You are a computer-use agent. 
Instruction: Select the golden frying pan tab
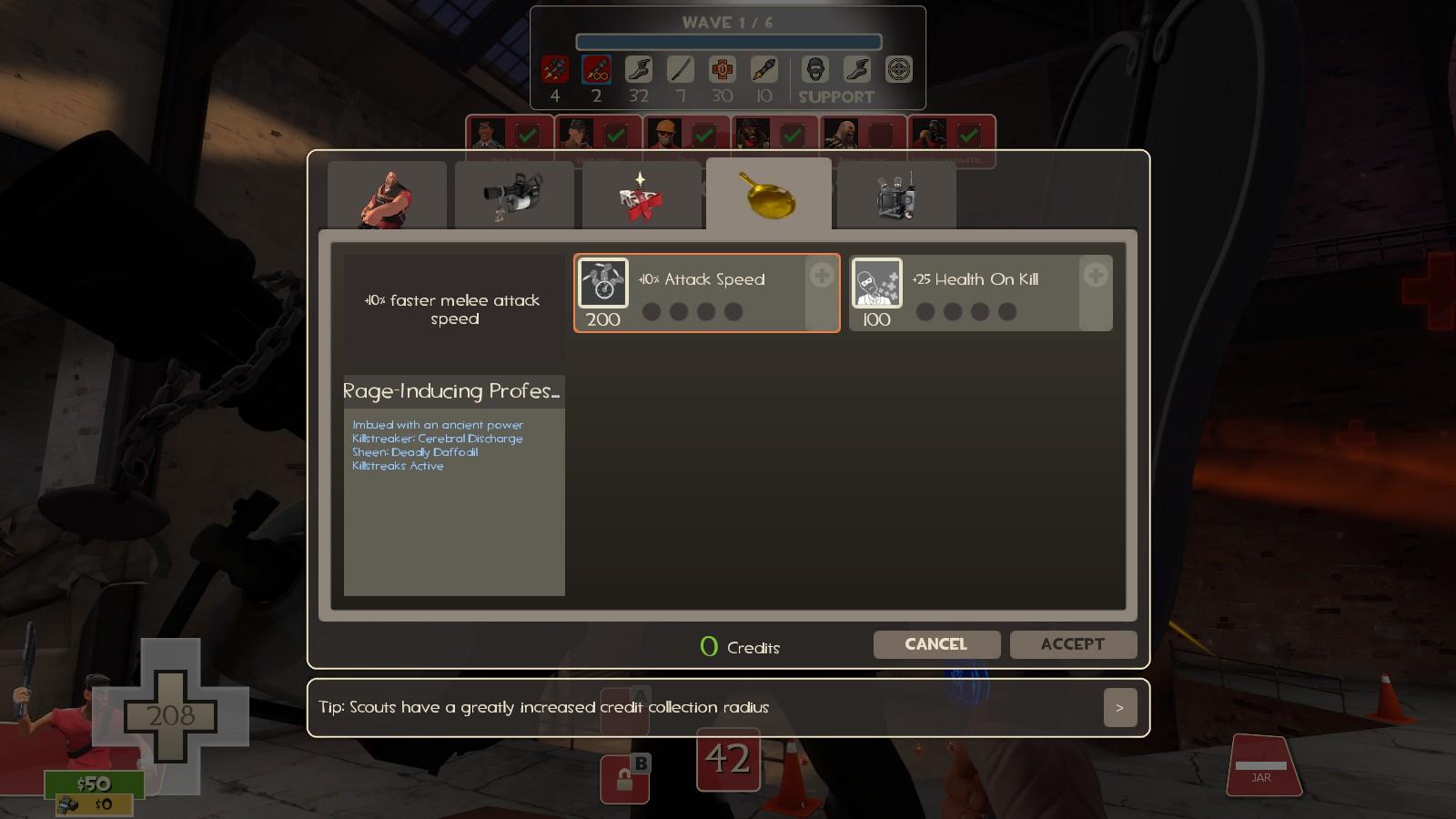tap(768, 195)
